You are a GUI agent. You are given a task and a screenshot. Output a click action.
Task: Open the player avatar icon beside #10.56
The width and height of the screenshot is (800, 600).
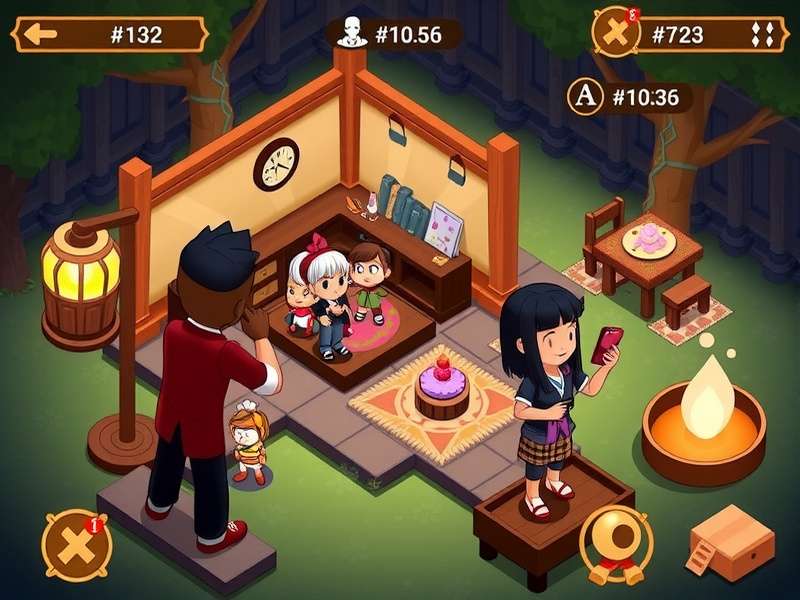click(x=348, y=35)
